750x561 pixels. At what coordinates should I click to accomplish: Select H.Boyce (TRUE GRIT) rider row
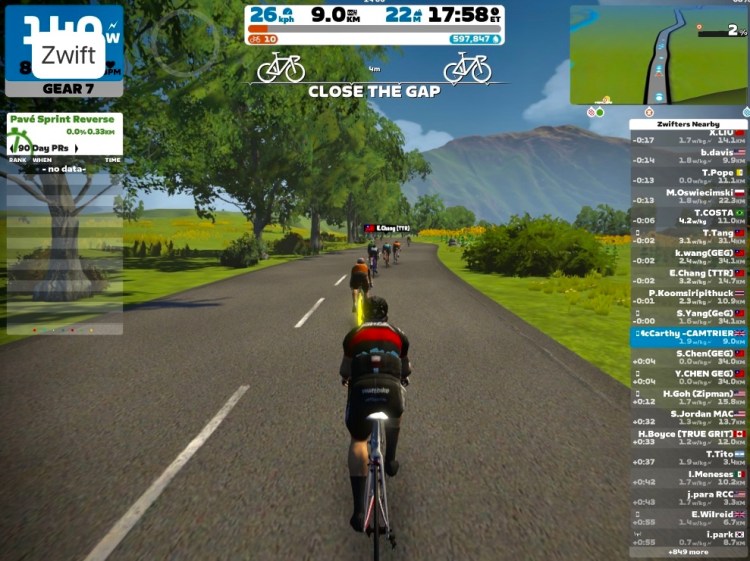click(x=689, y=437)
